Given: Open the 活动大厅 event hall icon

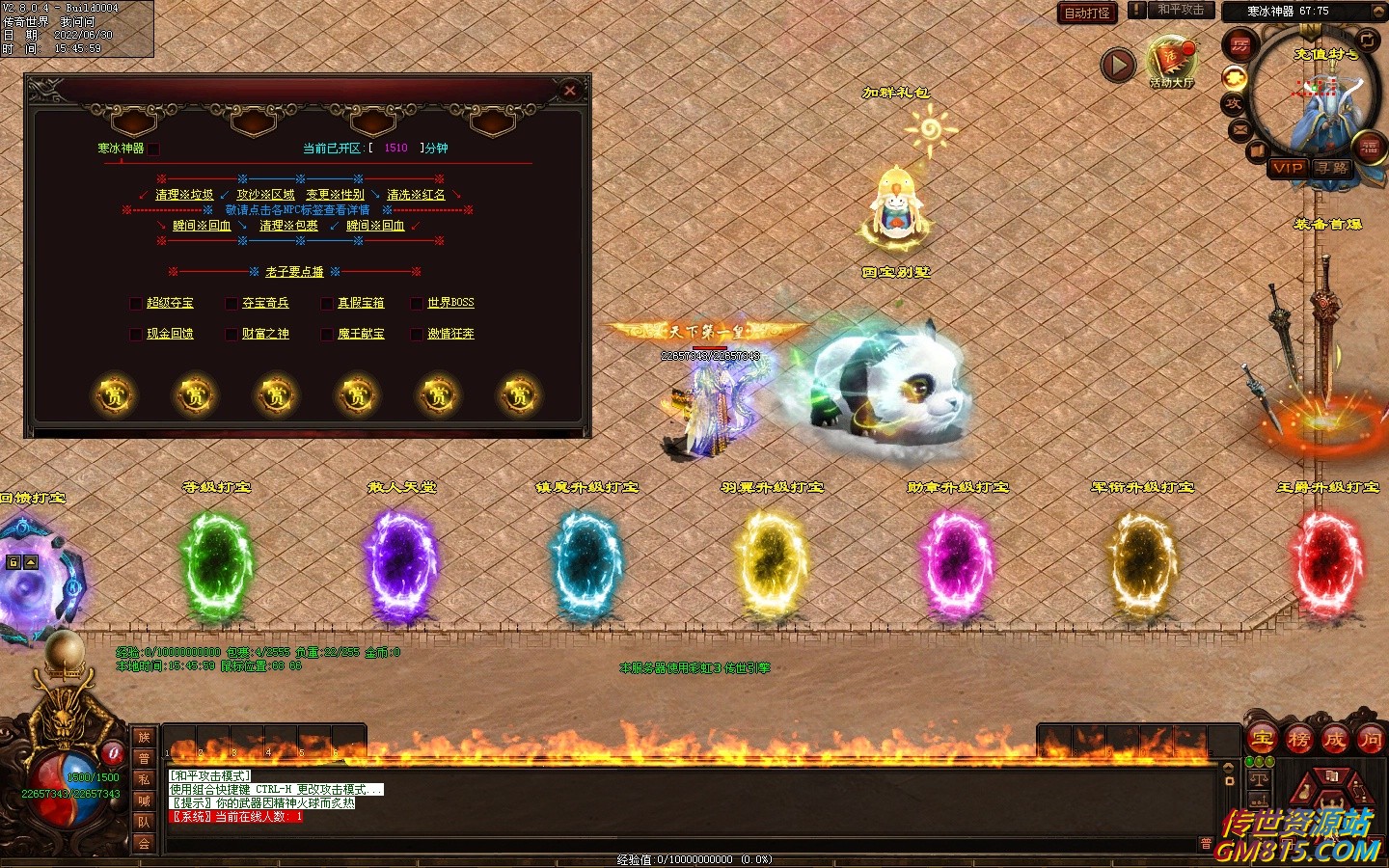Looking at the screenshot, I should (1171, 62).
